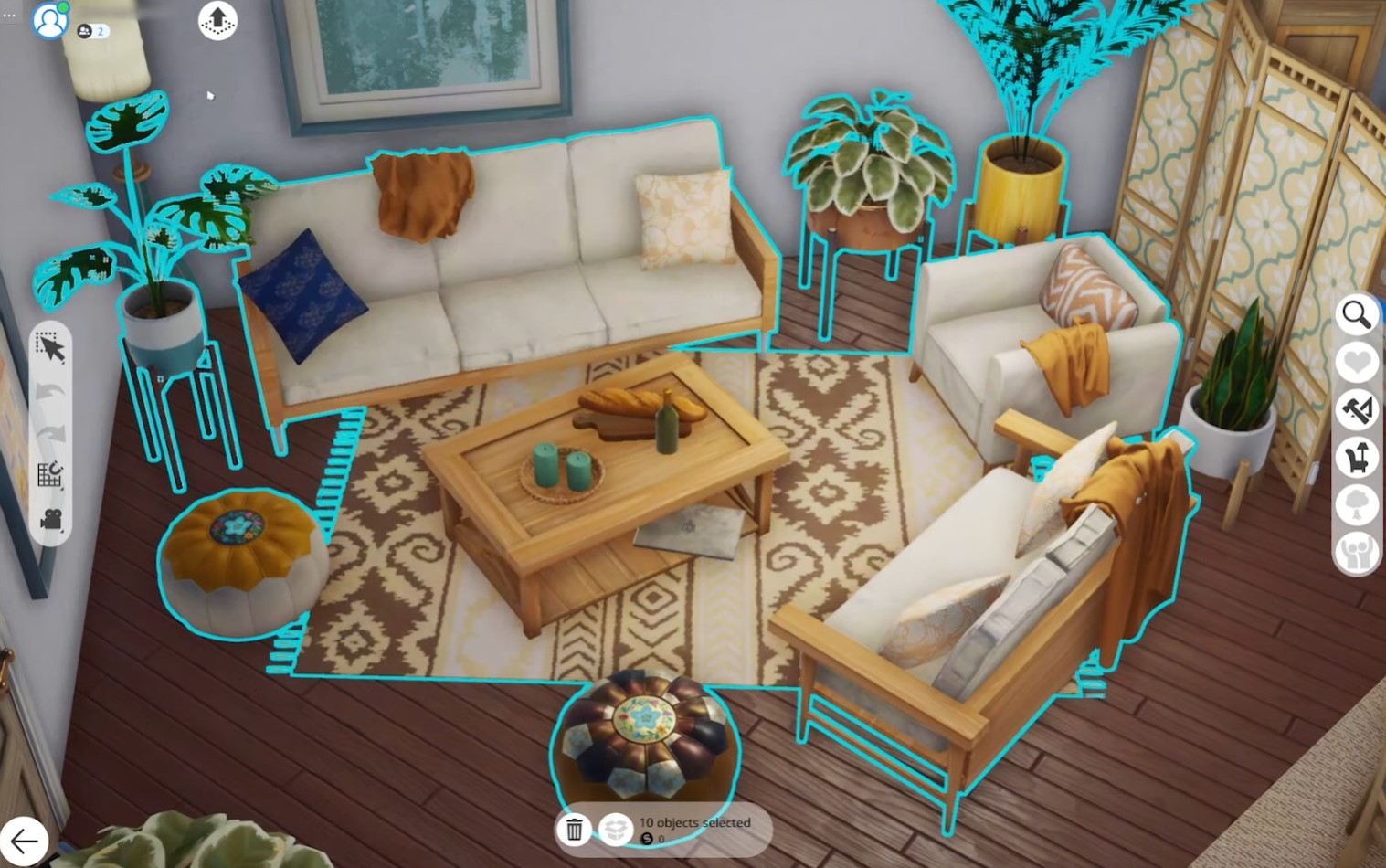Click the upload share arrow at top

point(217,22)
